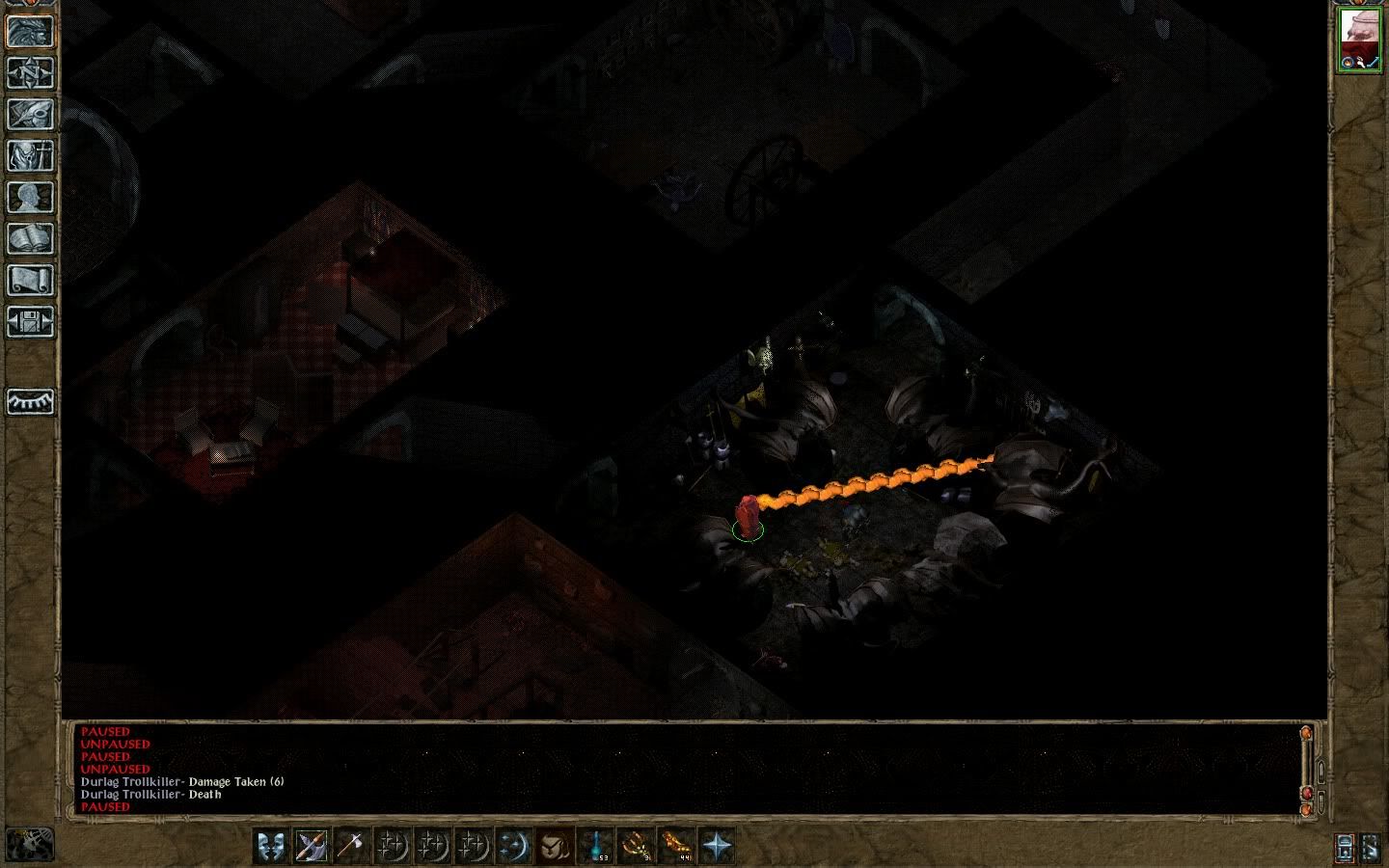The image size is (1389, 868).
Task: Select the character portrait
Action: click(1360, 40)
